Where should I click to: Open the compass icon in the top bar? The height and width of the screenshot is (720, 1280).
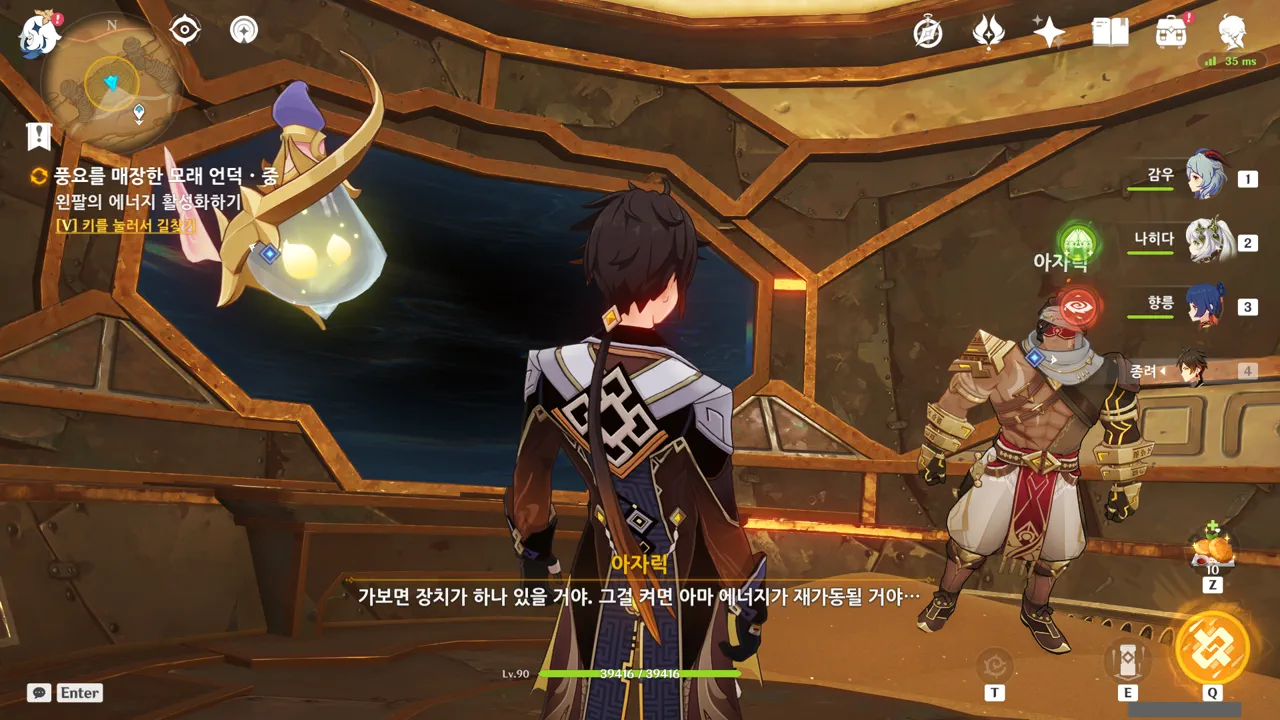pos(928,33)
